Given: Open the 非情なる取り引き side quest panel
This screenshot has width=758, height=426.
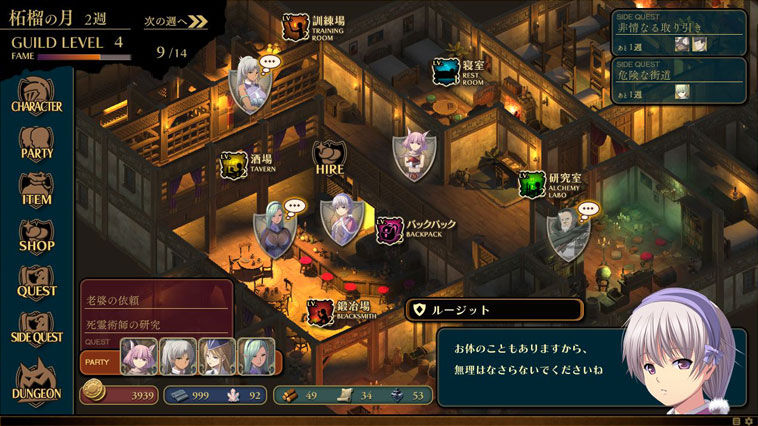Looking at the screenshot, I should pos(678,31).
